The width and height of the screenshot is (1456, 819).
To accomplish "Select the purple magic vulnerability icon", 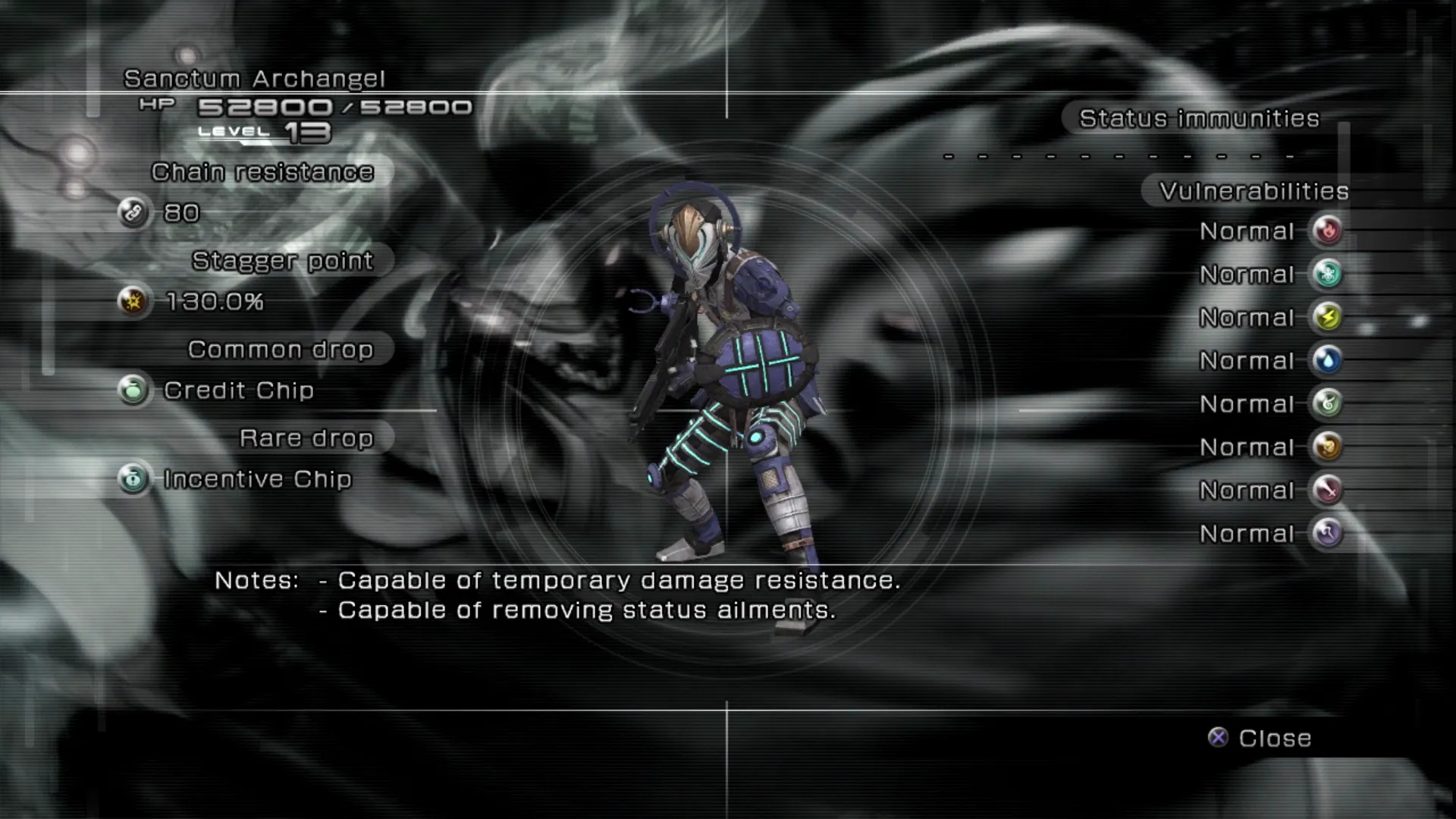I will 1327,533.
